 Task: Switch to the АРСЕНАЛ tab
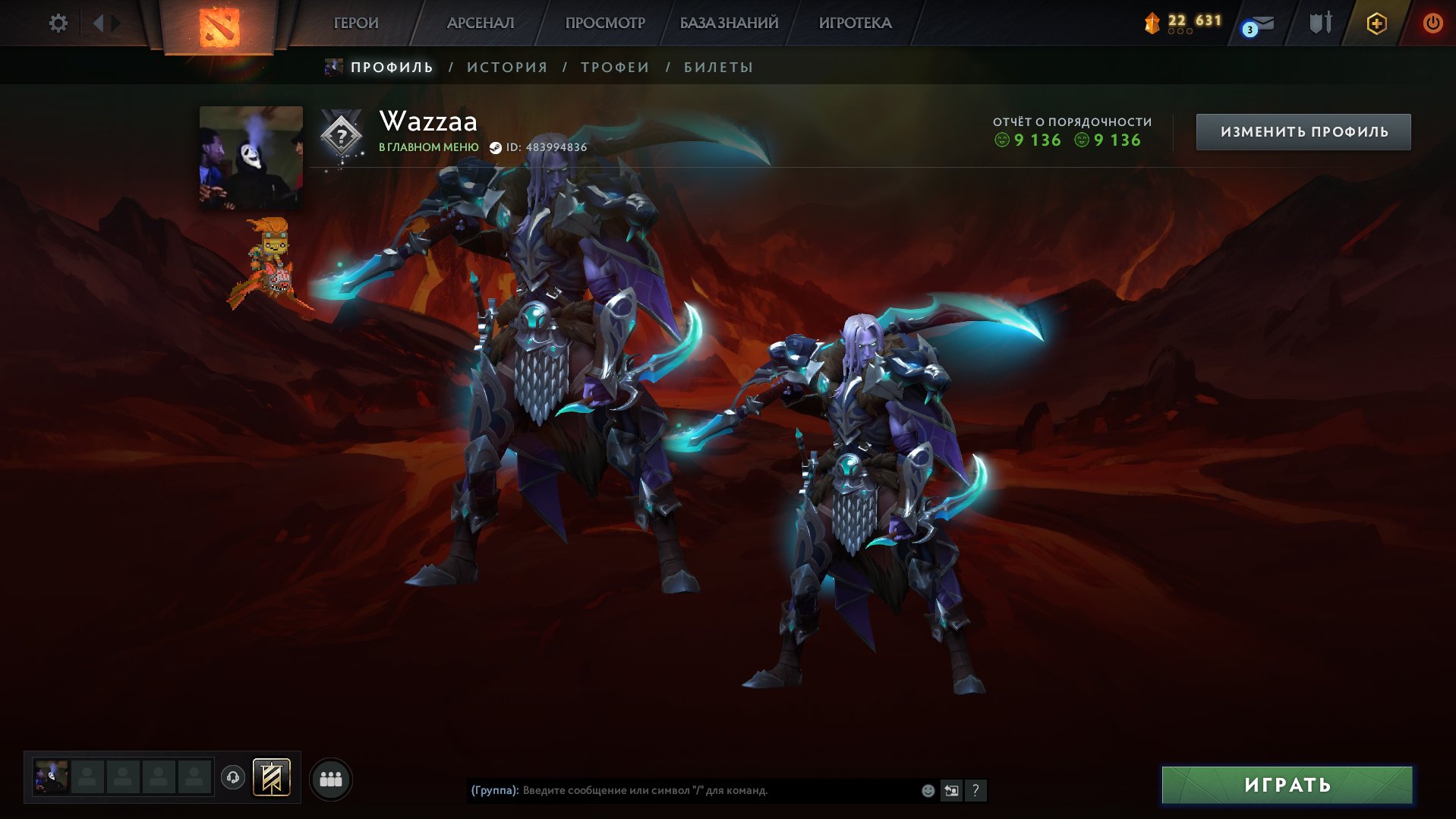click(x=481, y=23)
